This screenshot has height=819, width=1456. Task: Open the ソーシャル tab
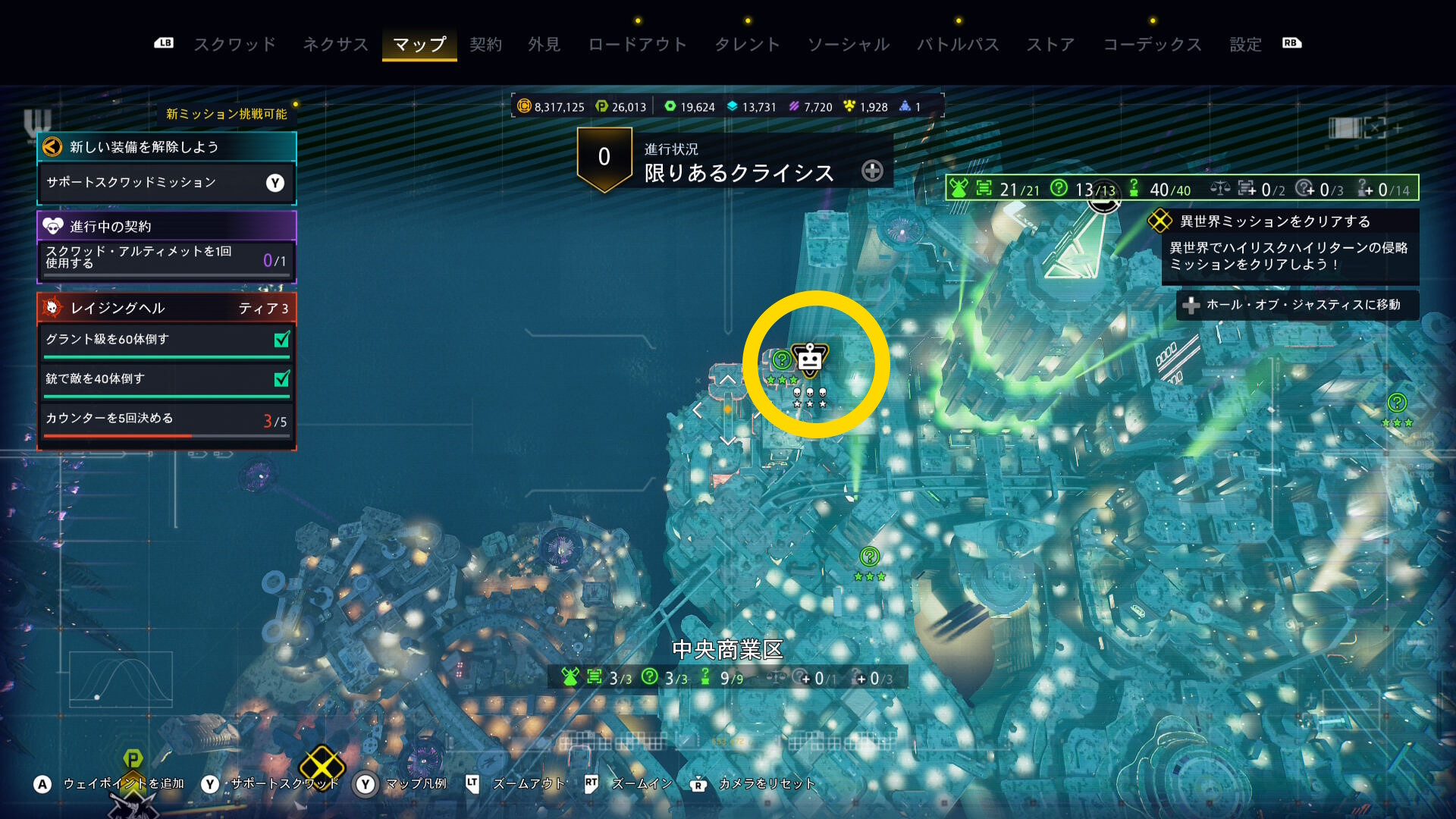pyautogui.click(x=848, y=44)
